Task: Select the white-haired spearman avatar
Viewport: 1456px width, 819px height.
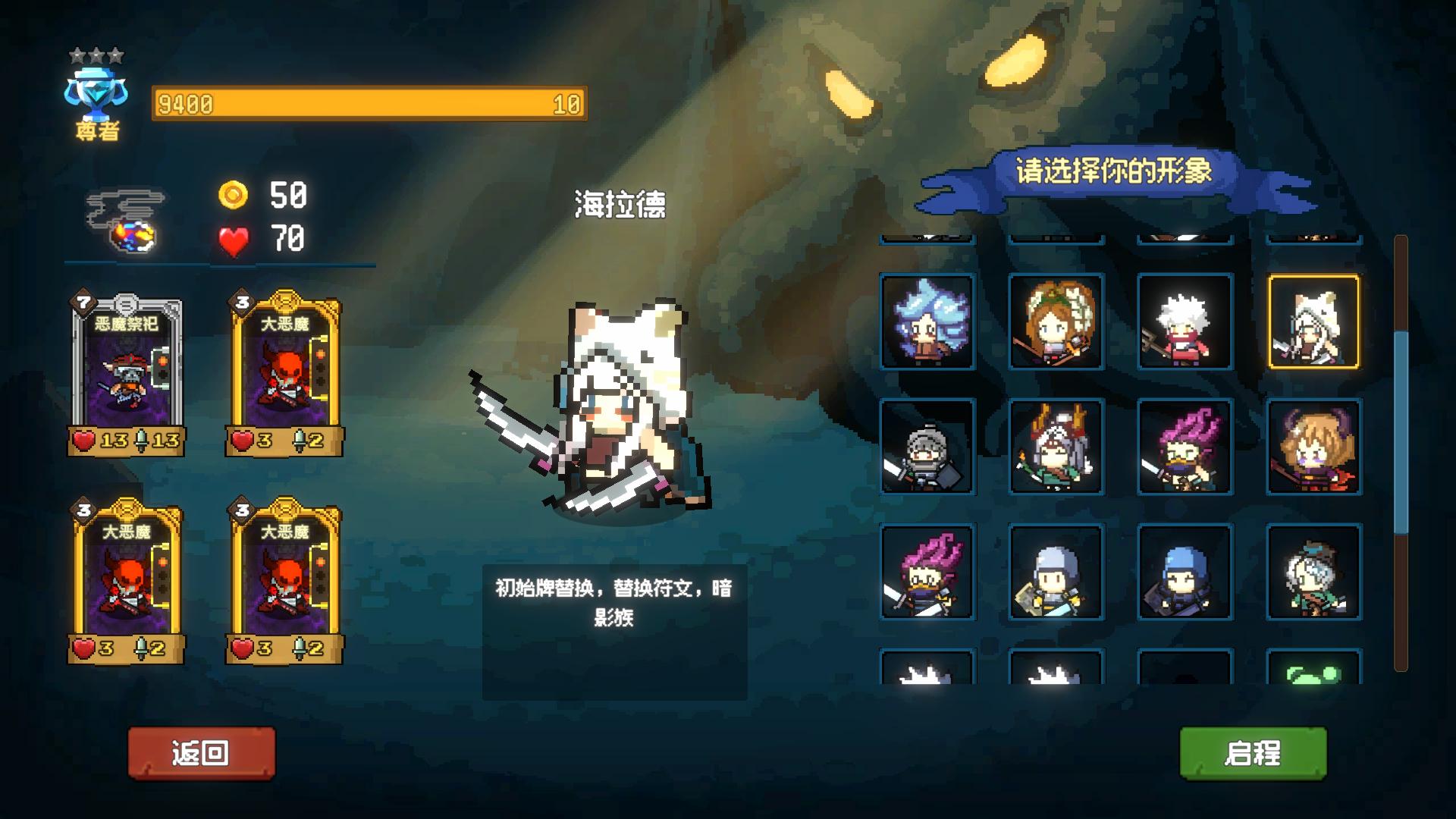Action: click(1185, 322)
